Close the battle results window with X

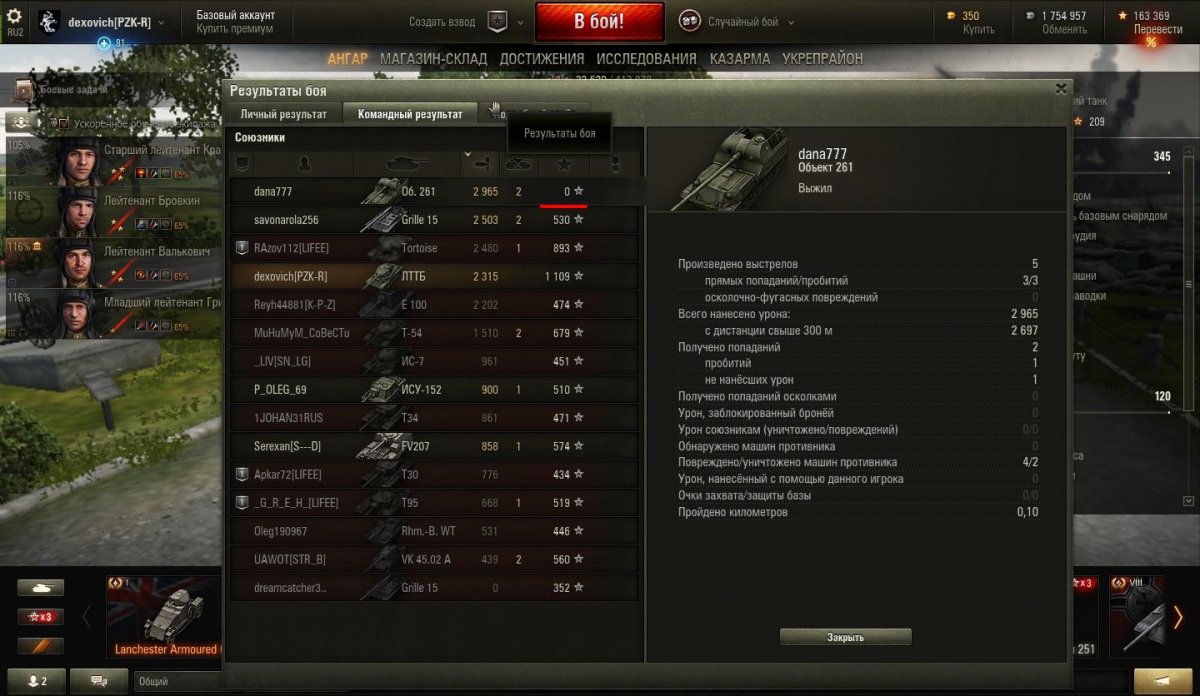coord(1061,89)
